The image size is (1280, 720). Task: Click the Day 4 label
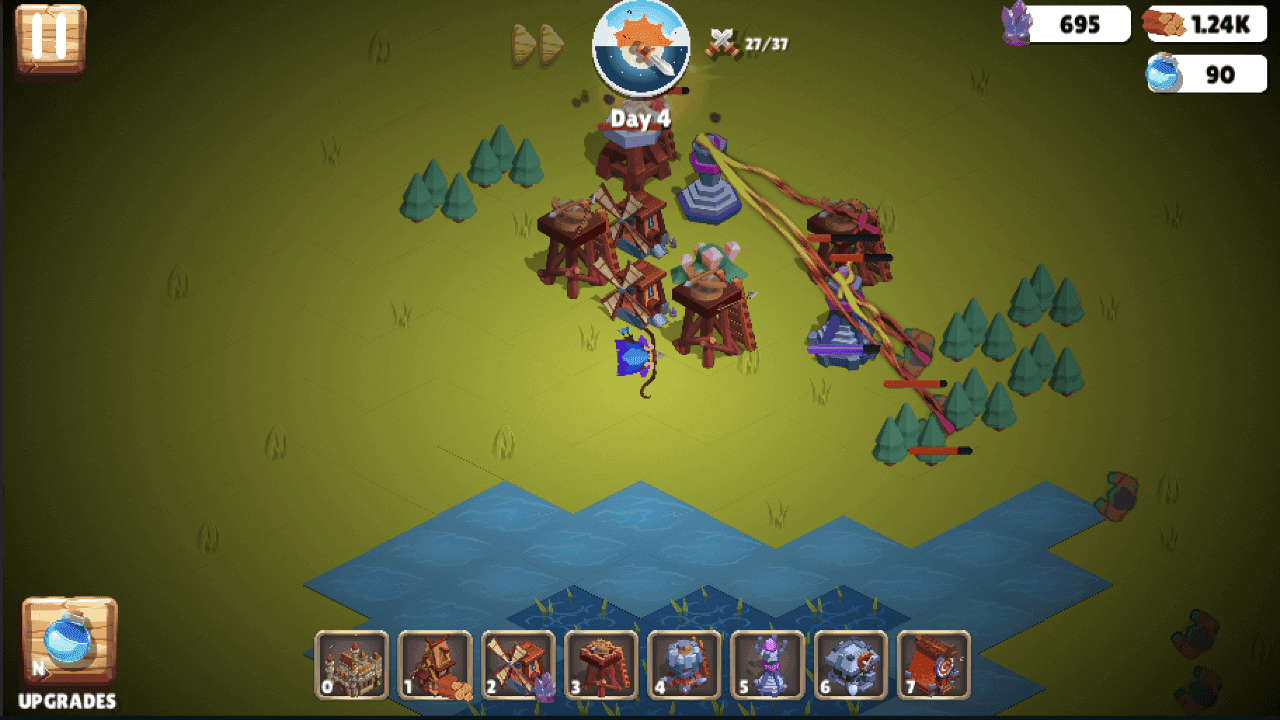641,117
